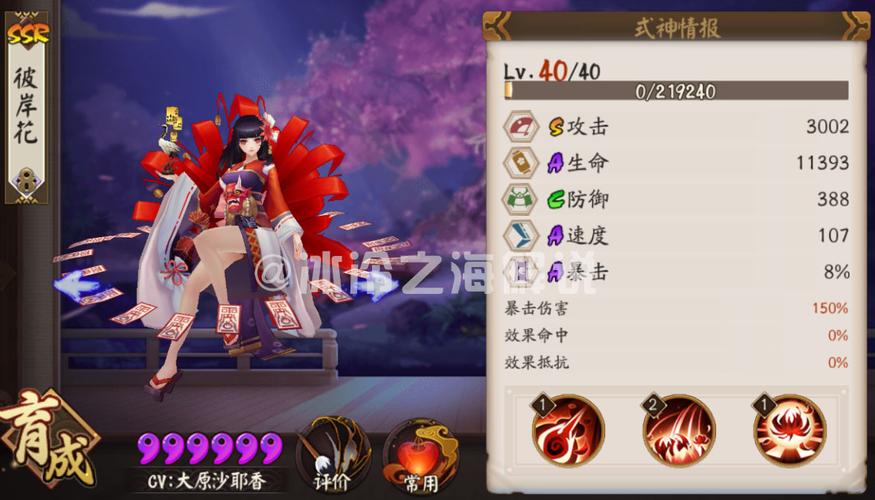Select the glowing spider lily bloom skill
Image resolution: width=875 pixels, height=500 pixels.
(x=790, y=430)
